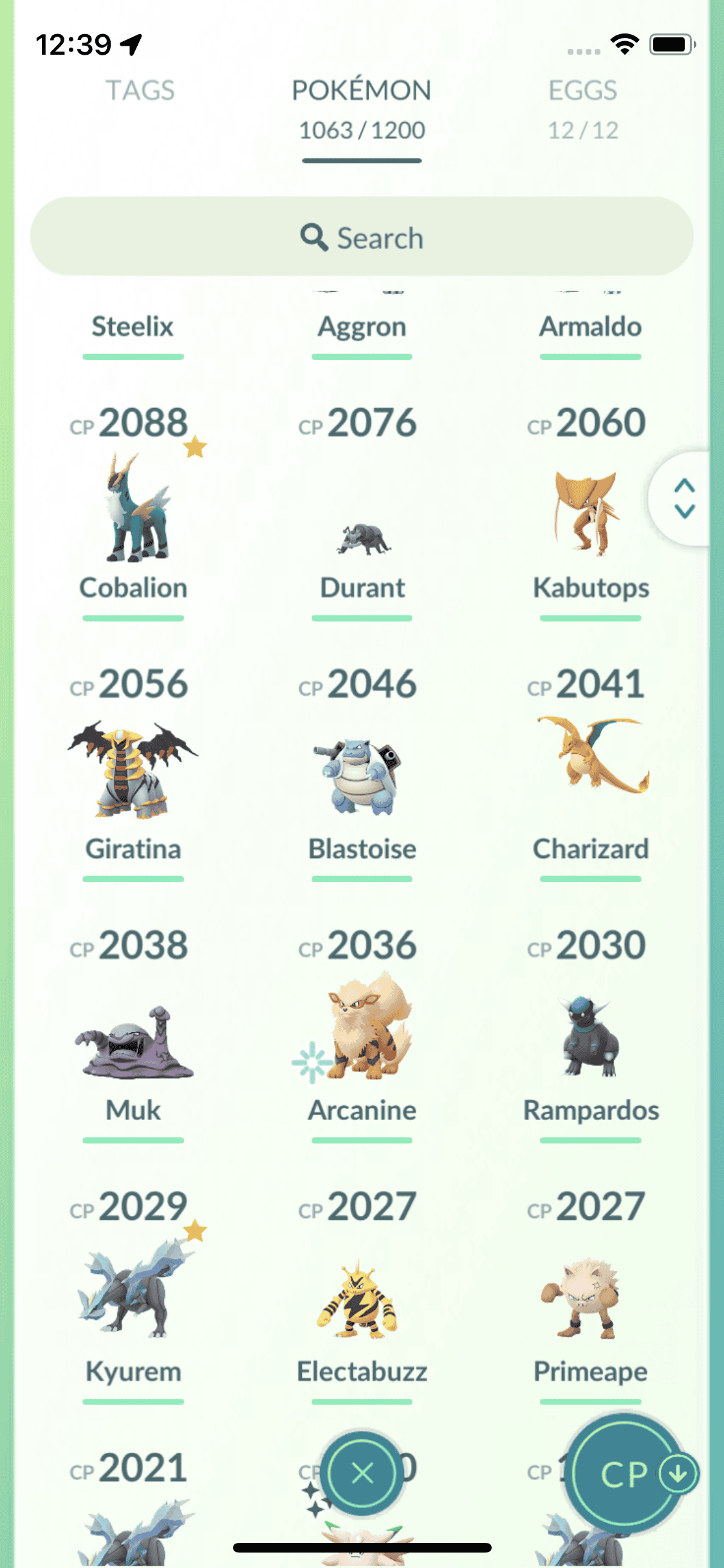This screenshot has width=724, height=1568.
Task: Open the Electabuzz entry
Action: coord(362,1300)
